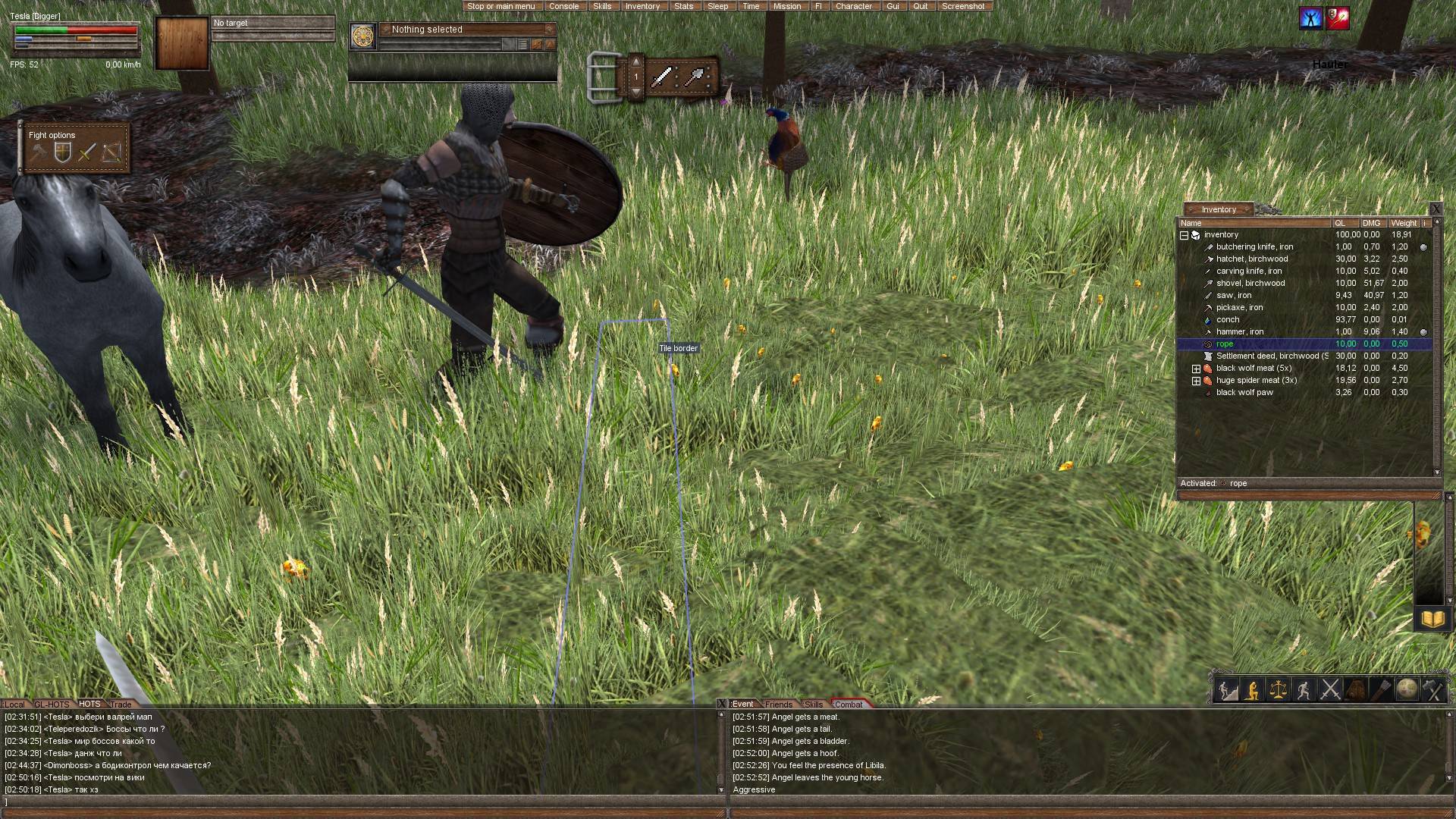Close the Inventory window
1456x819 pixels.
tap(1435, 209)
